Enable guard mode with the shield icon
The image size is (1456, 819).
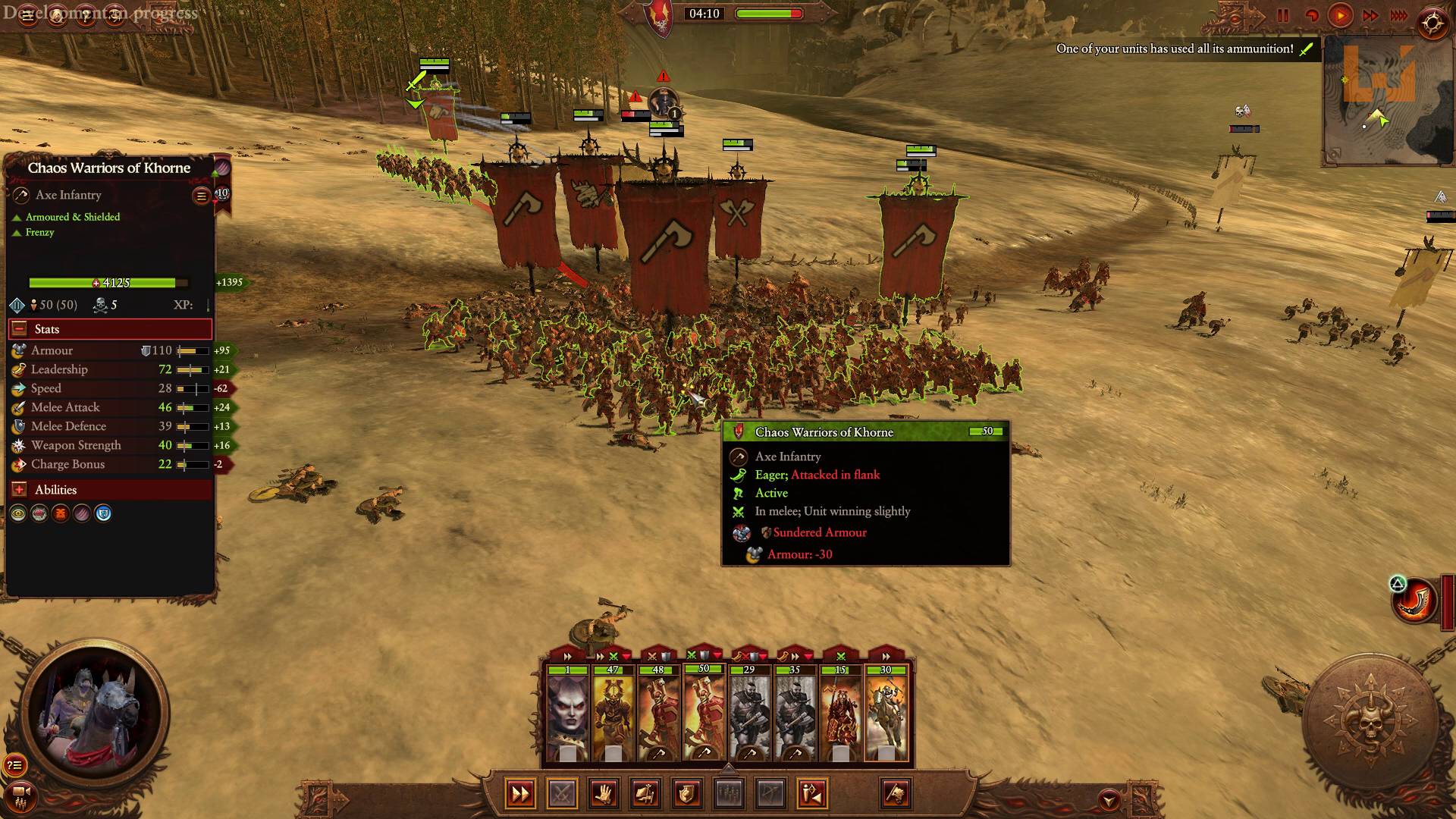[x=688, y=794]
